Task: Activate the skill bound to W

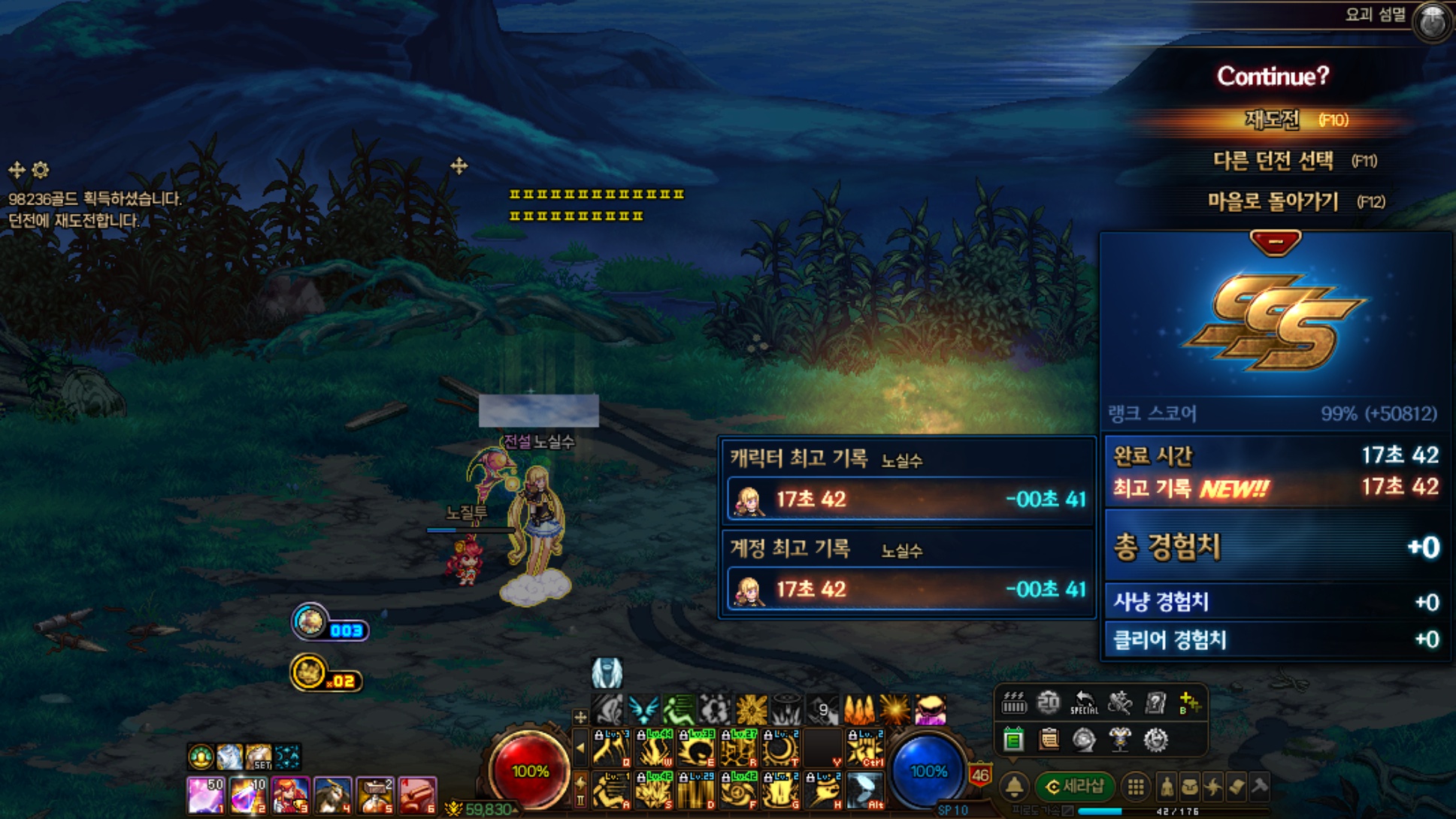Action: point(655,749)
